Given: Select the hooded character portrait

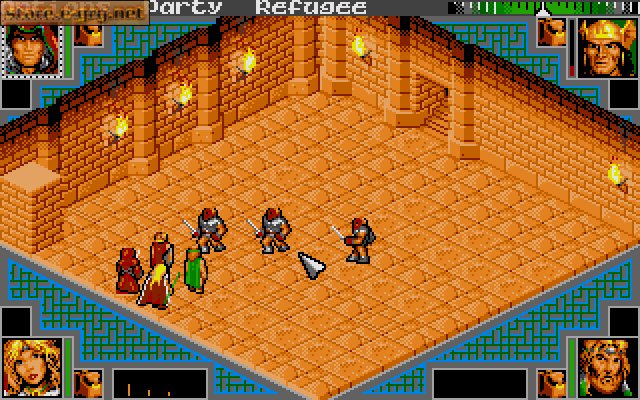Looking at the screenshot, I should coord(32,45).
